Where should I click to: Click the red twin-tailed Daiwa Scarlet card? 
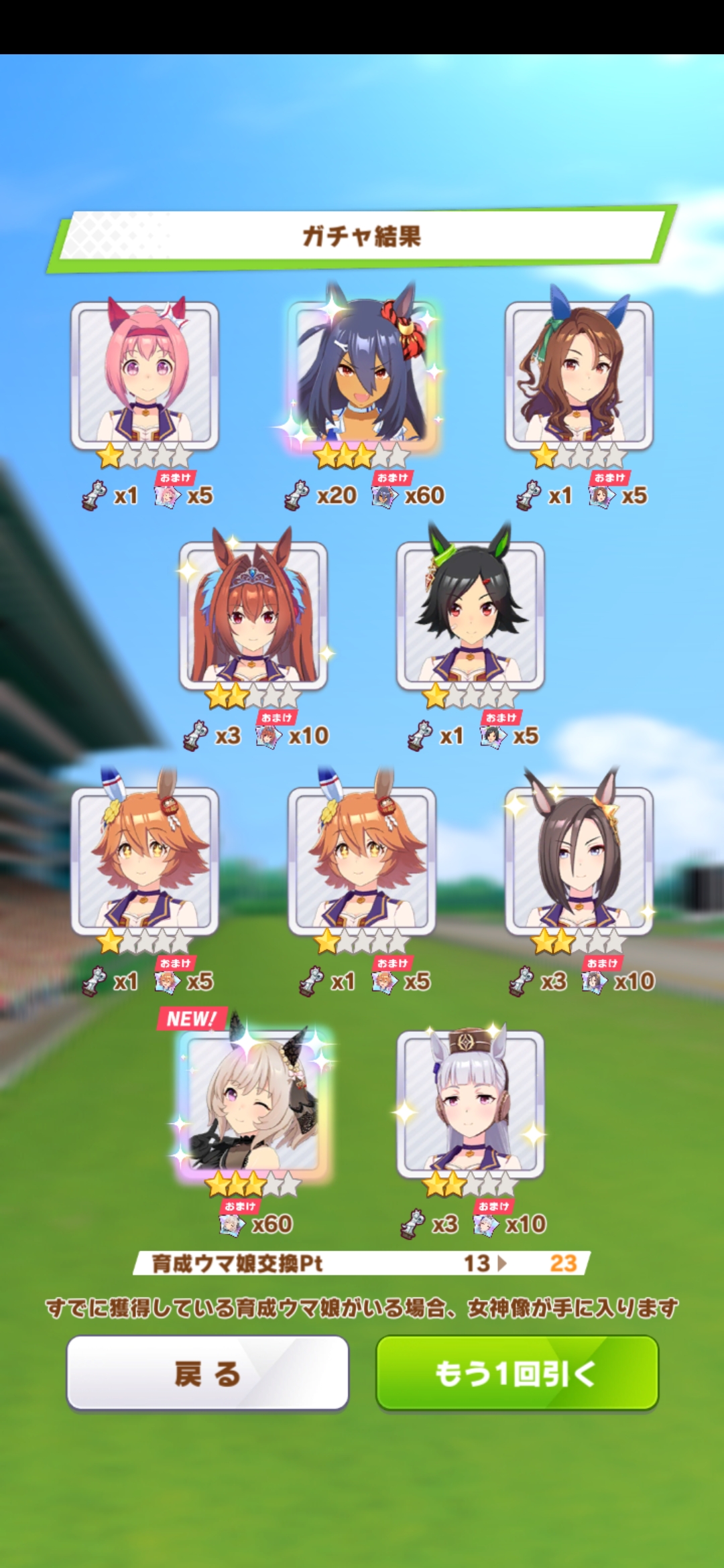(253, 615)
